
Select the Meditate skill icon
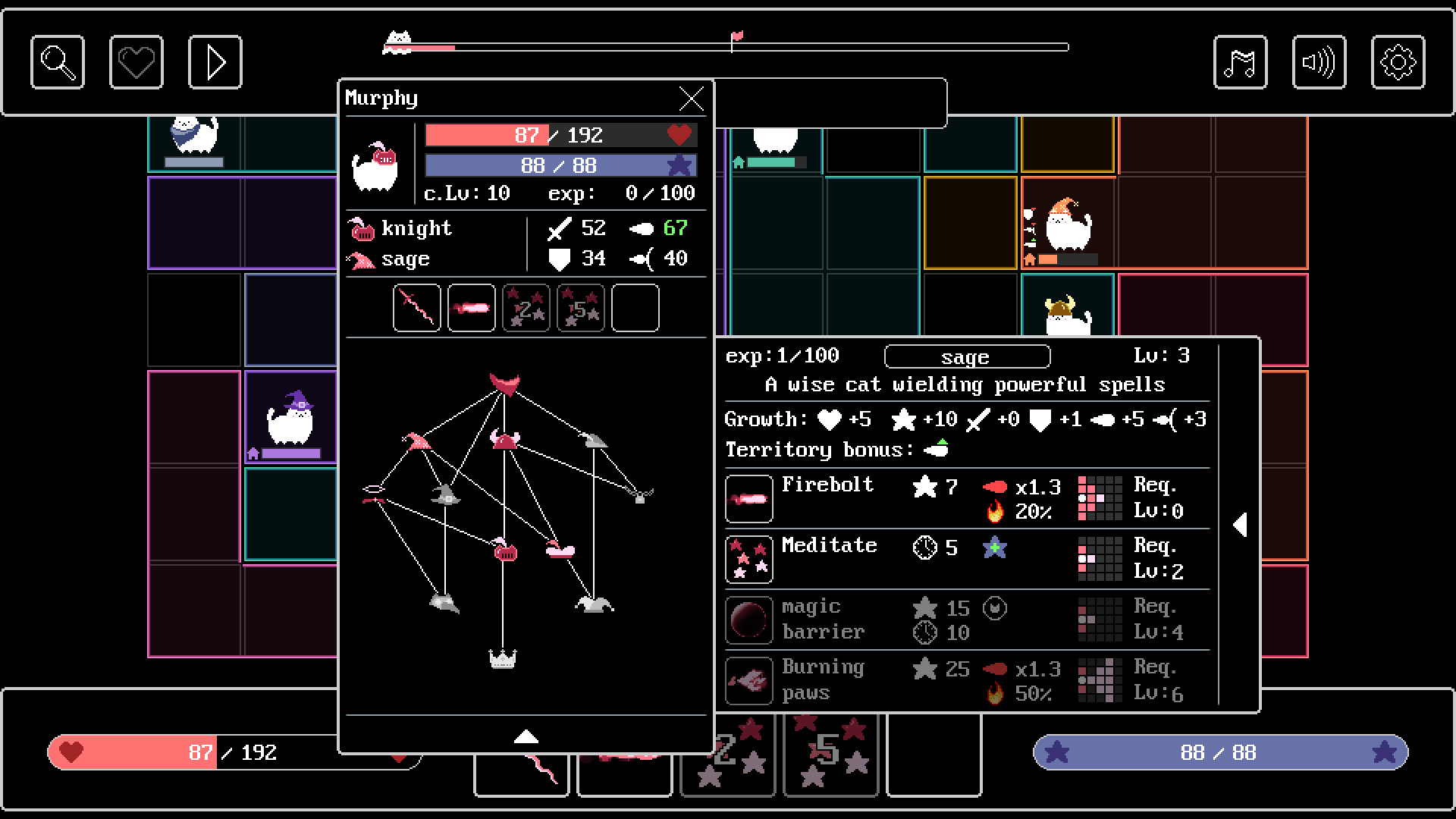click(x=748, y=559)
